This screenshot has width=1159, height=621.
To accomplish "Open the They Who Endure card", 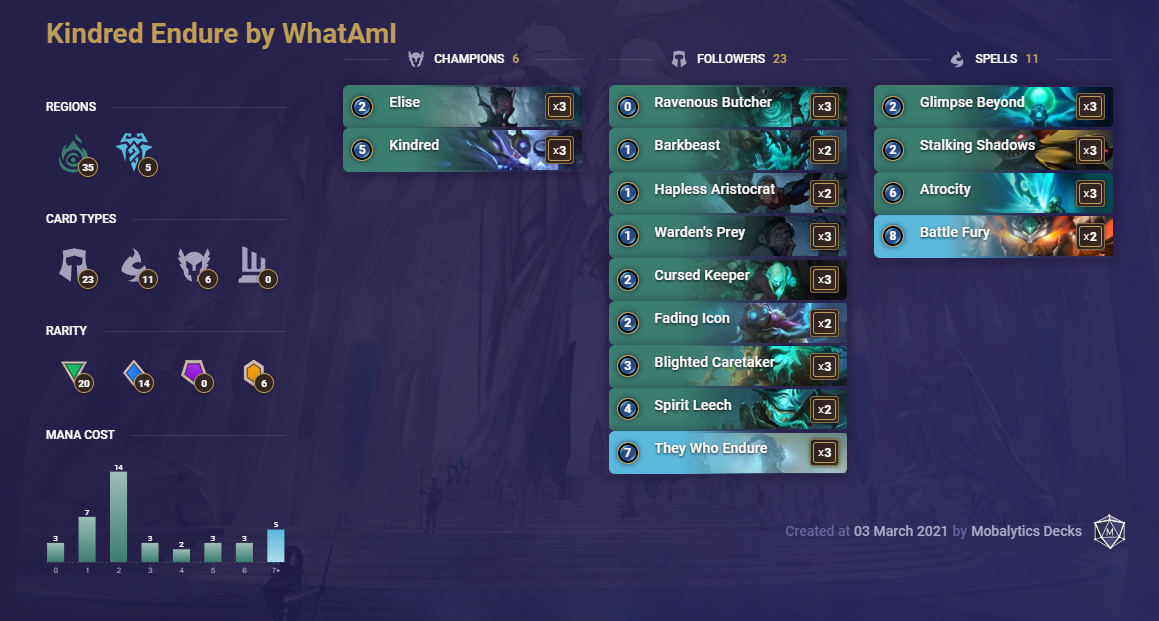I will pyautogui.click(x=727, y=452).
